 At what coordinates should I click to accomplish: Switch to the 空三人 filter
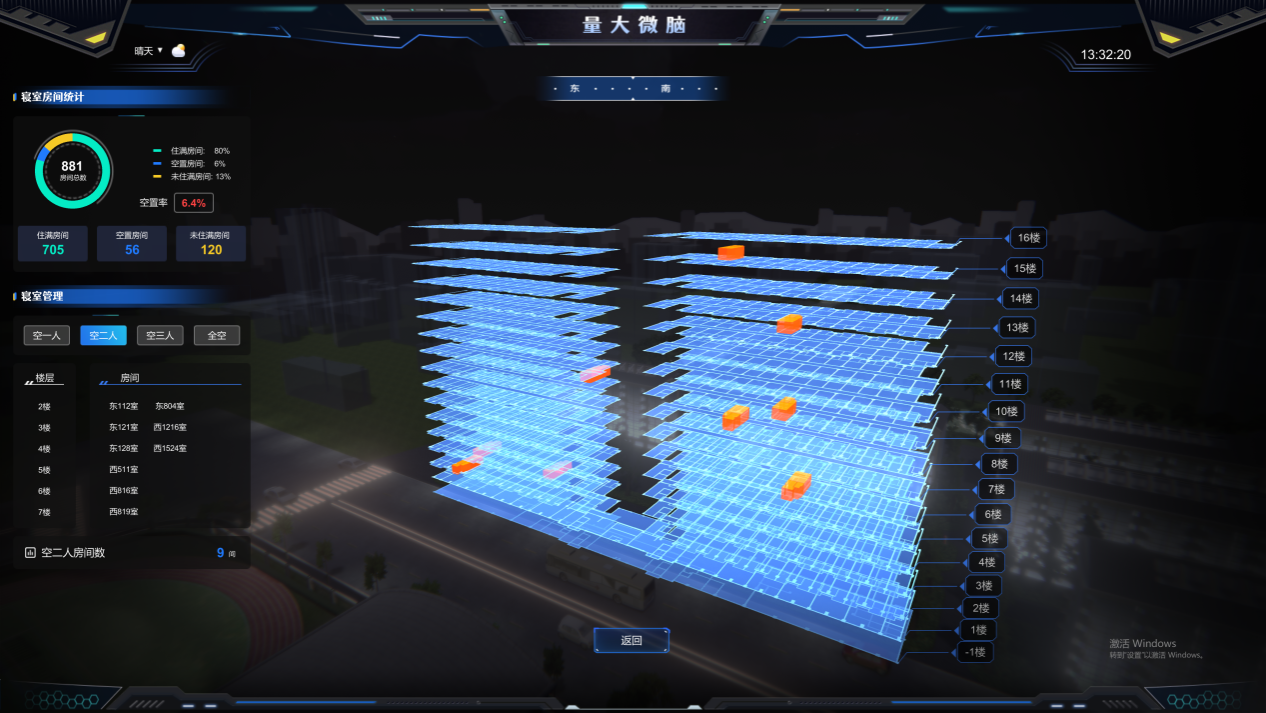coord(160,336)
